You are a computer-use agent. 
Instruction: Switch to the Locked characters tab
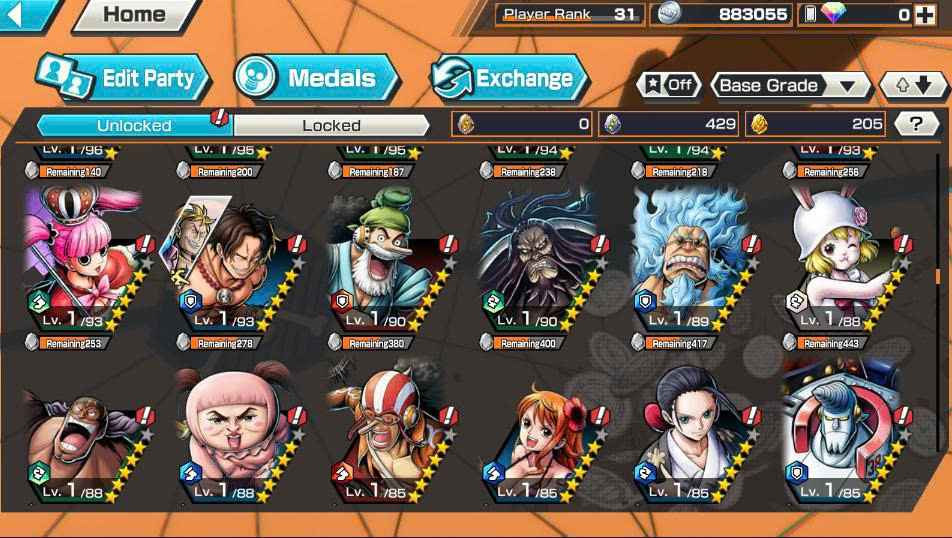click(331, 125)
